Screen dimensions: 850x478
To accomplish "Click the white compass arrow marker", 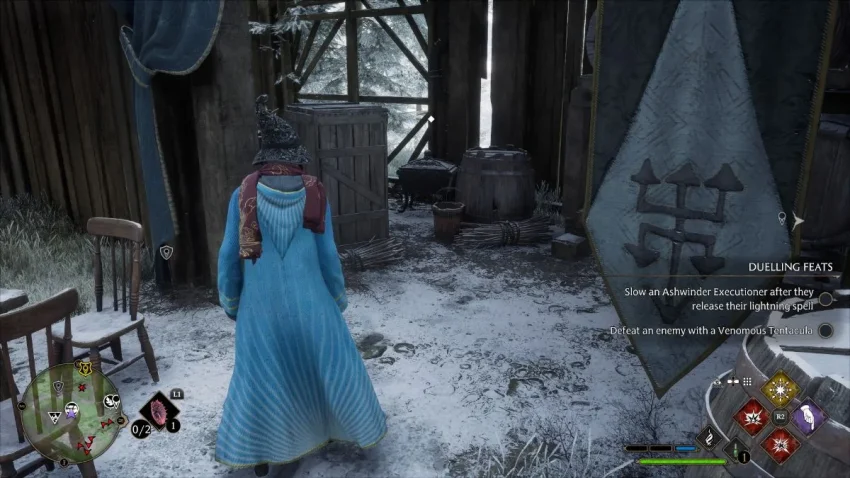I will (x=798, y=221).
